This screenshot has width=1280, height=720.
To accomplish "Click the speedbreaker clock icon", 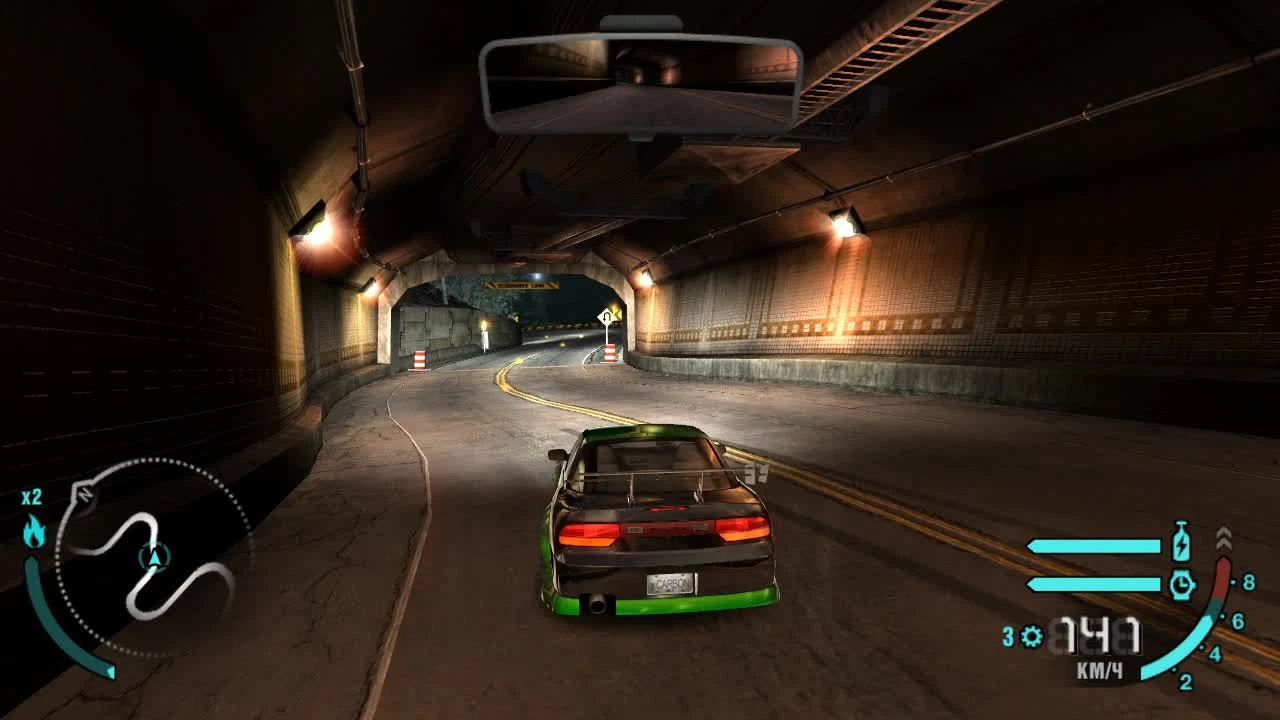I will coord(1180,584).
